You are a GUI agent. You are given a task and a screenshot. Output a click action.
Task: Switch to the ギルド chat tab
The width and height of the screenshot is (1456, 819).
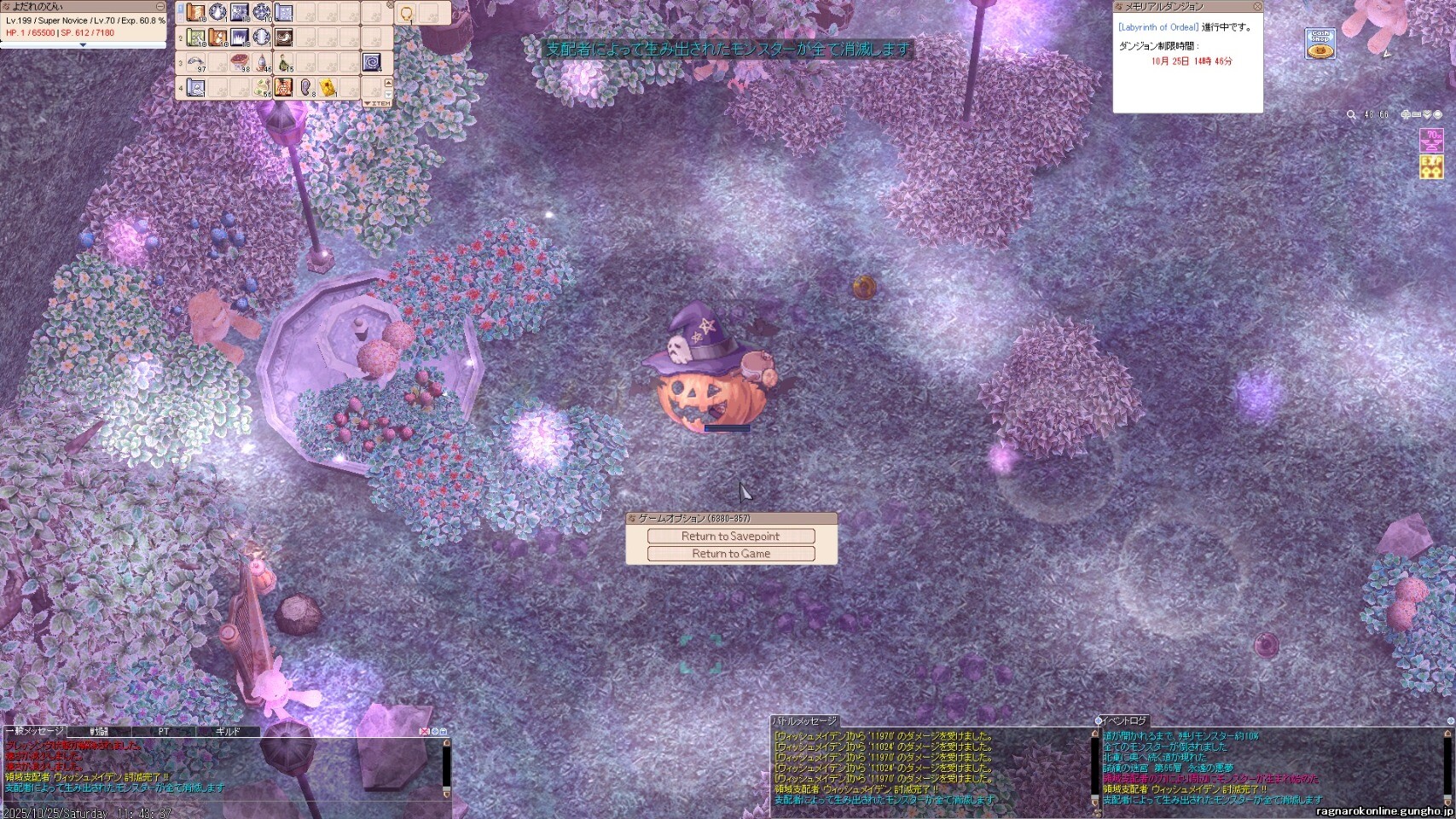tap(228, 732)
